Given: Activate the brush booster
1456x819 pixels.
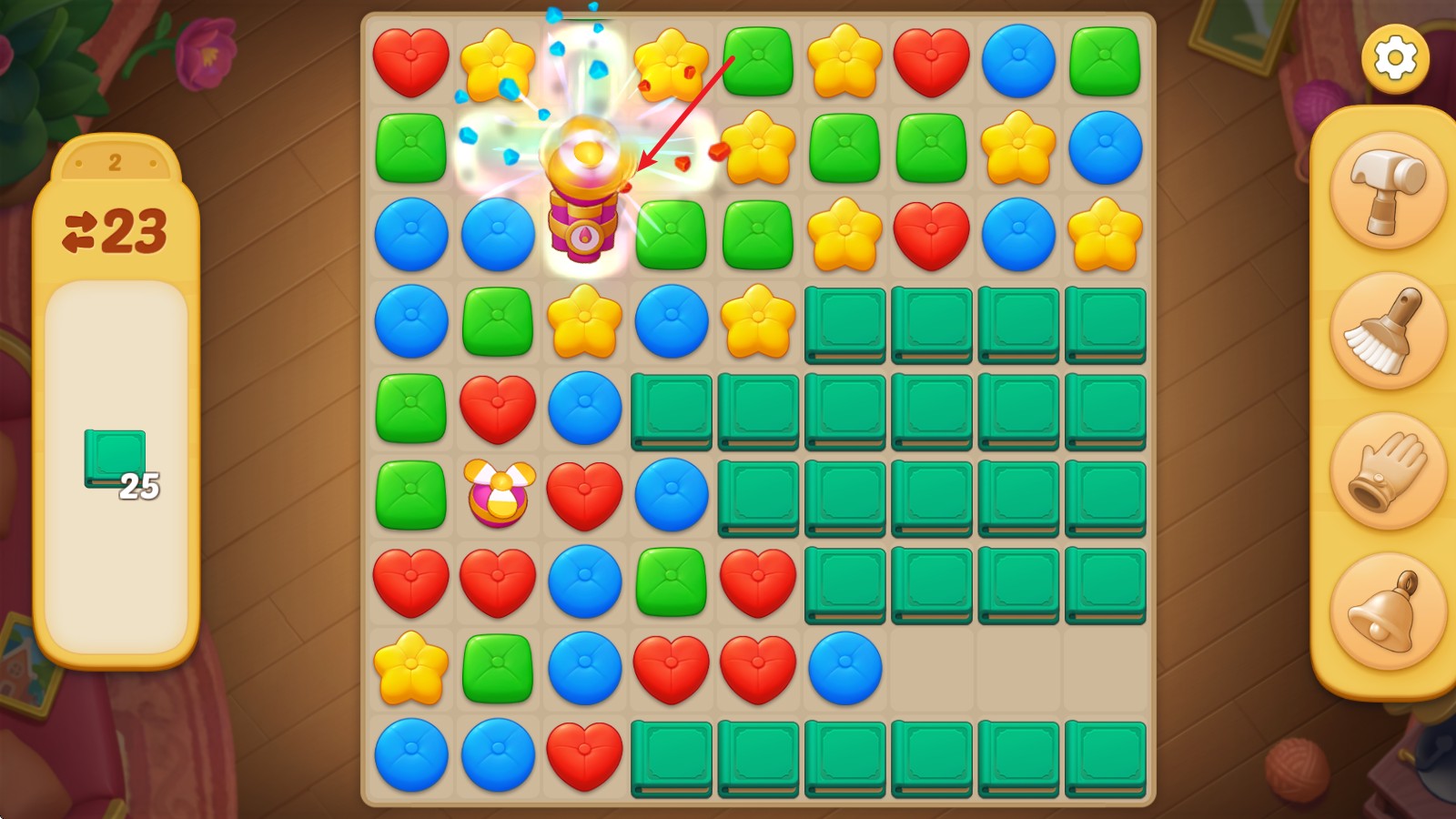Looking at the screenshot, I should coord(1388,331).
